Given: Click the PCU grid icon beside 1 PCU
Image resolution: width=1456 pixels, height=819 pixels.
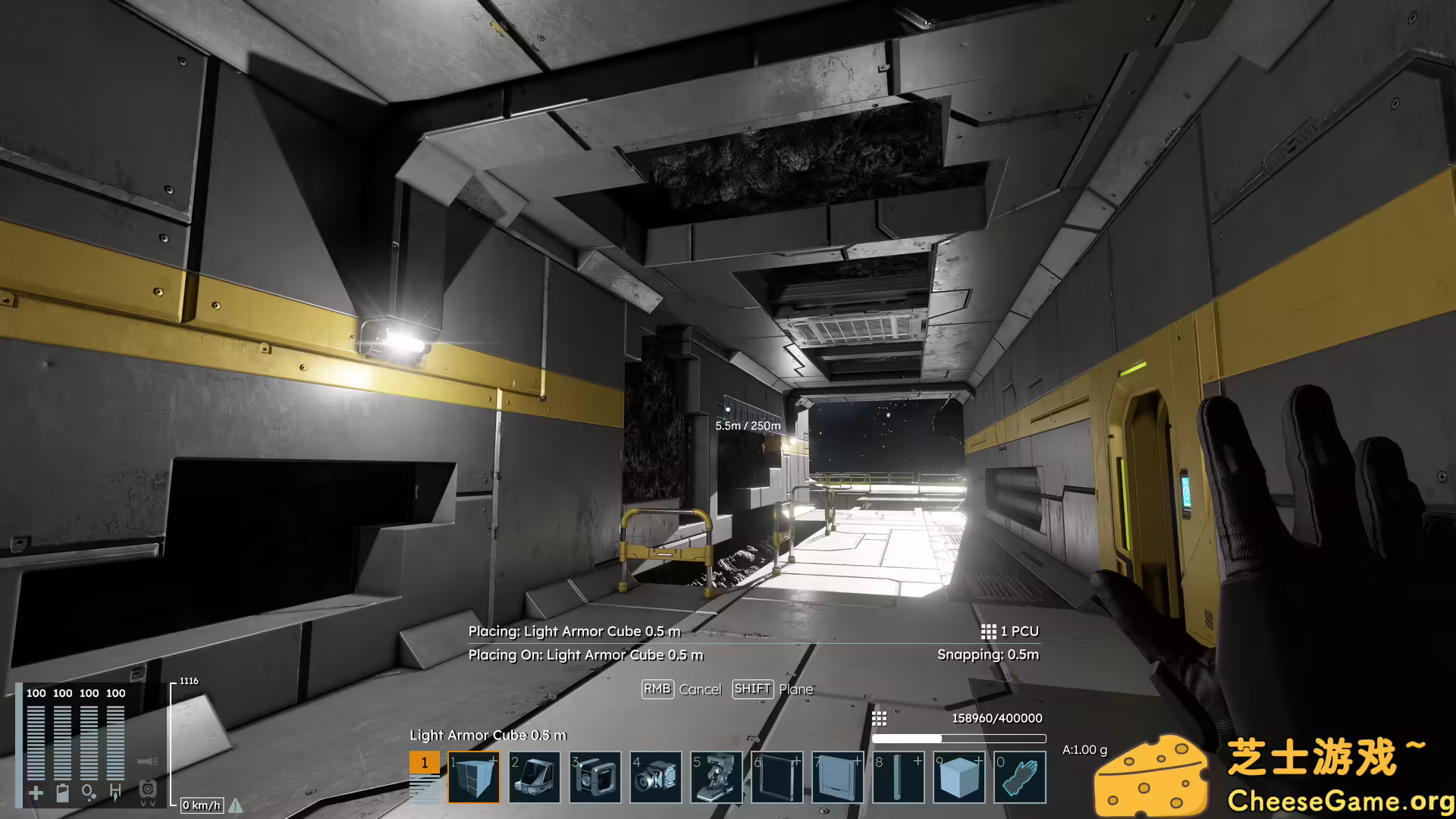Looking at the screenshot, I should [988, 631].
